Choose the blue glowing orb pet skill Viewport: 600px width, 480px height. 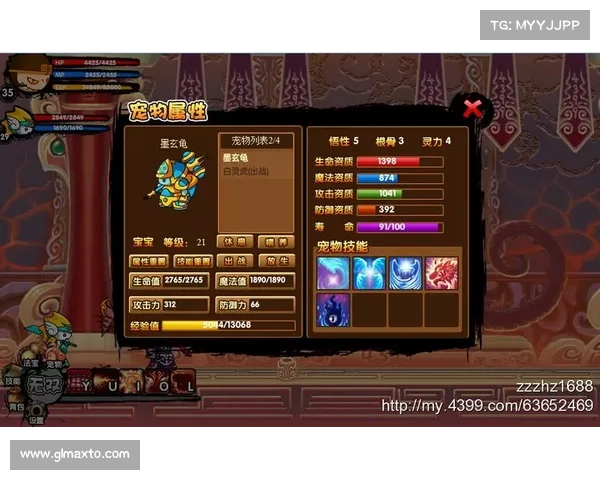coord(405,274)
